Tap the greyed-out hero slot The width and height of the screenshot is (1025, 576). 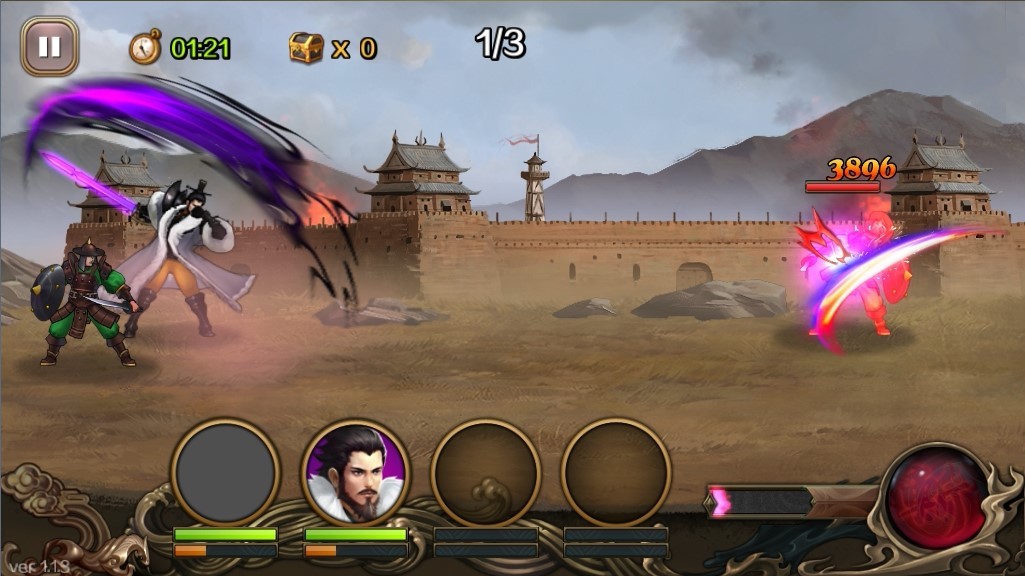pos(225,471)
